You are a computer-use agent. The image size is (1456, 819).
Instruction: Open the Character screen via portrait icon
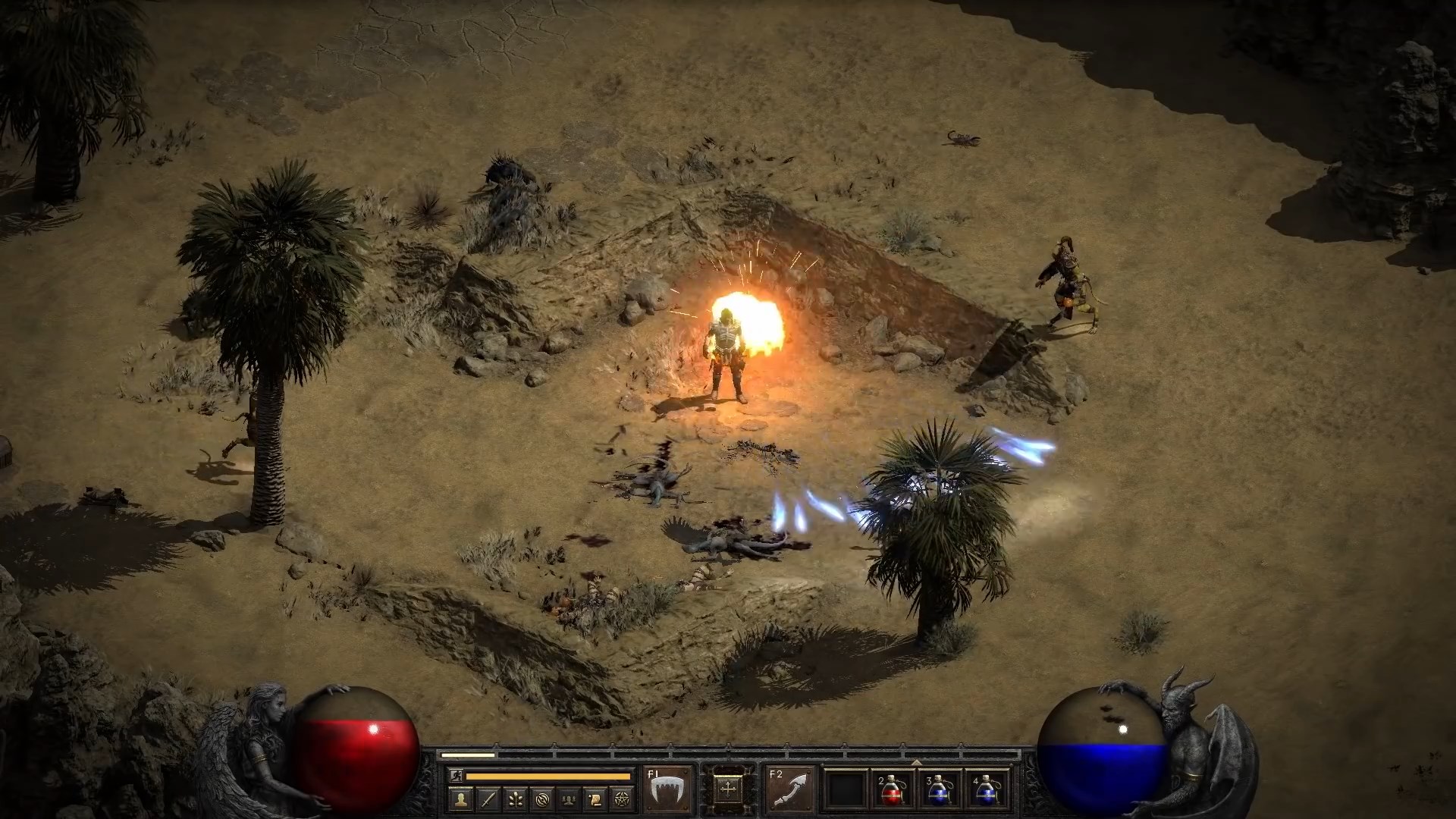click(460, 797)
